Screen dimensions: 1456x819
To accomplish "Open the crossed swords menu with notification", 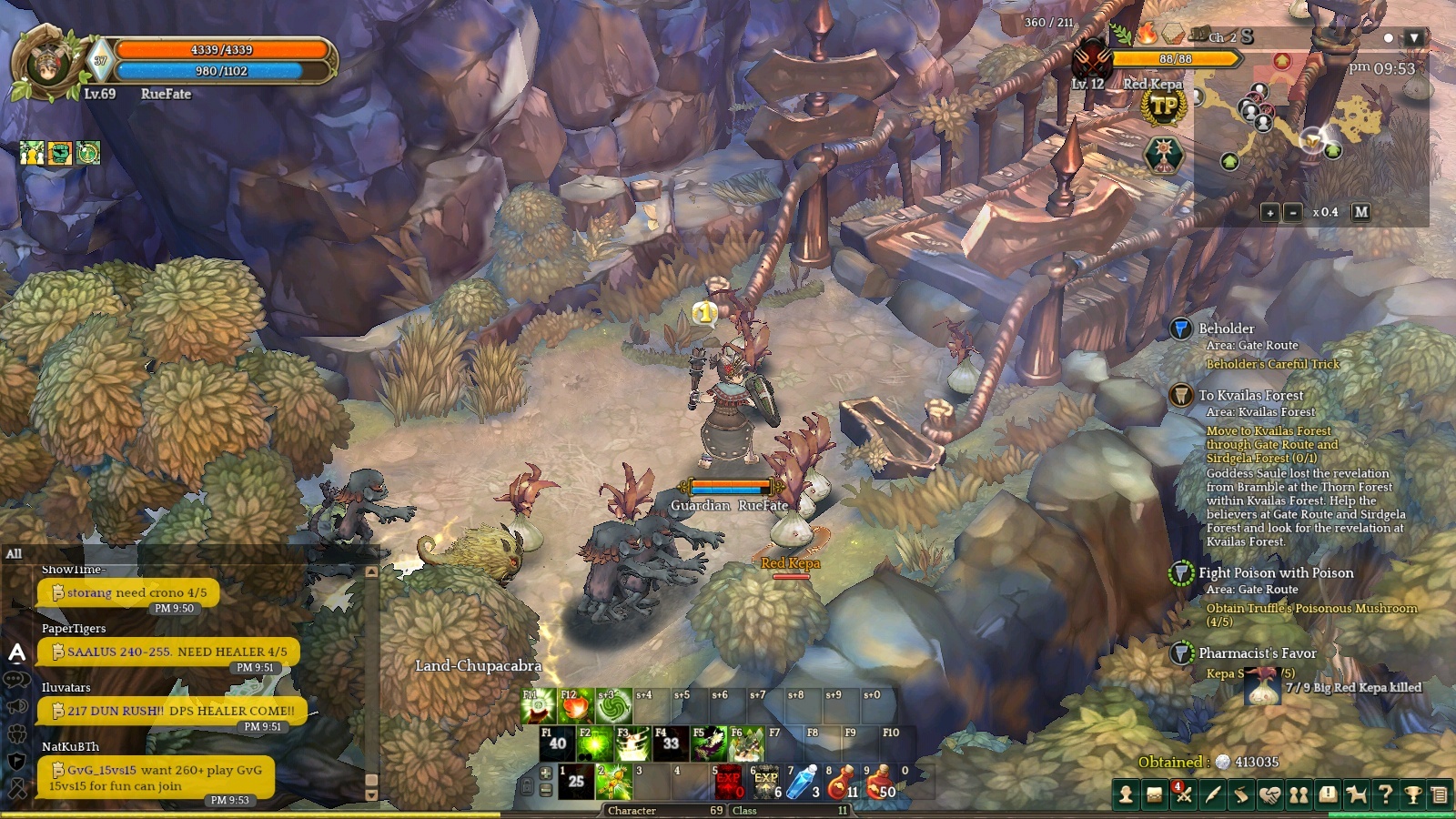I will tap(1183, 794).
